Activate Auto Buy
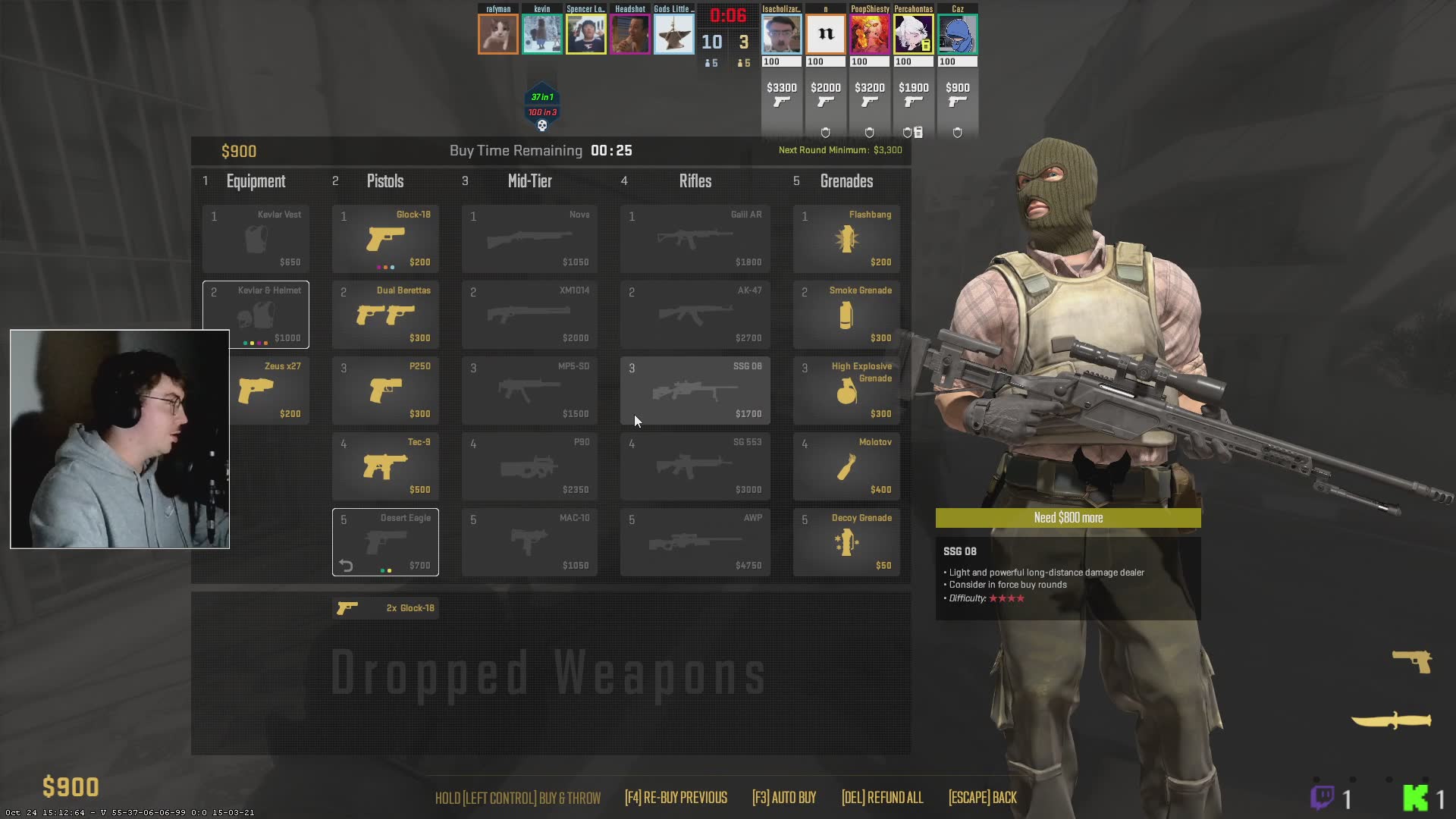Image resolution: width=1456 pixels, height=819 pixels. (x=784, y=798)
